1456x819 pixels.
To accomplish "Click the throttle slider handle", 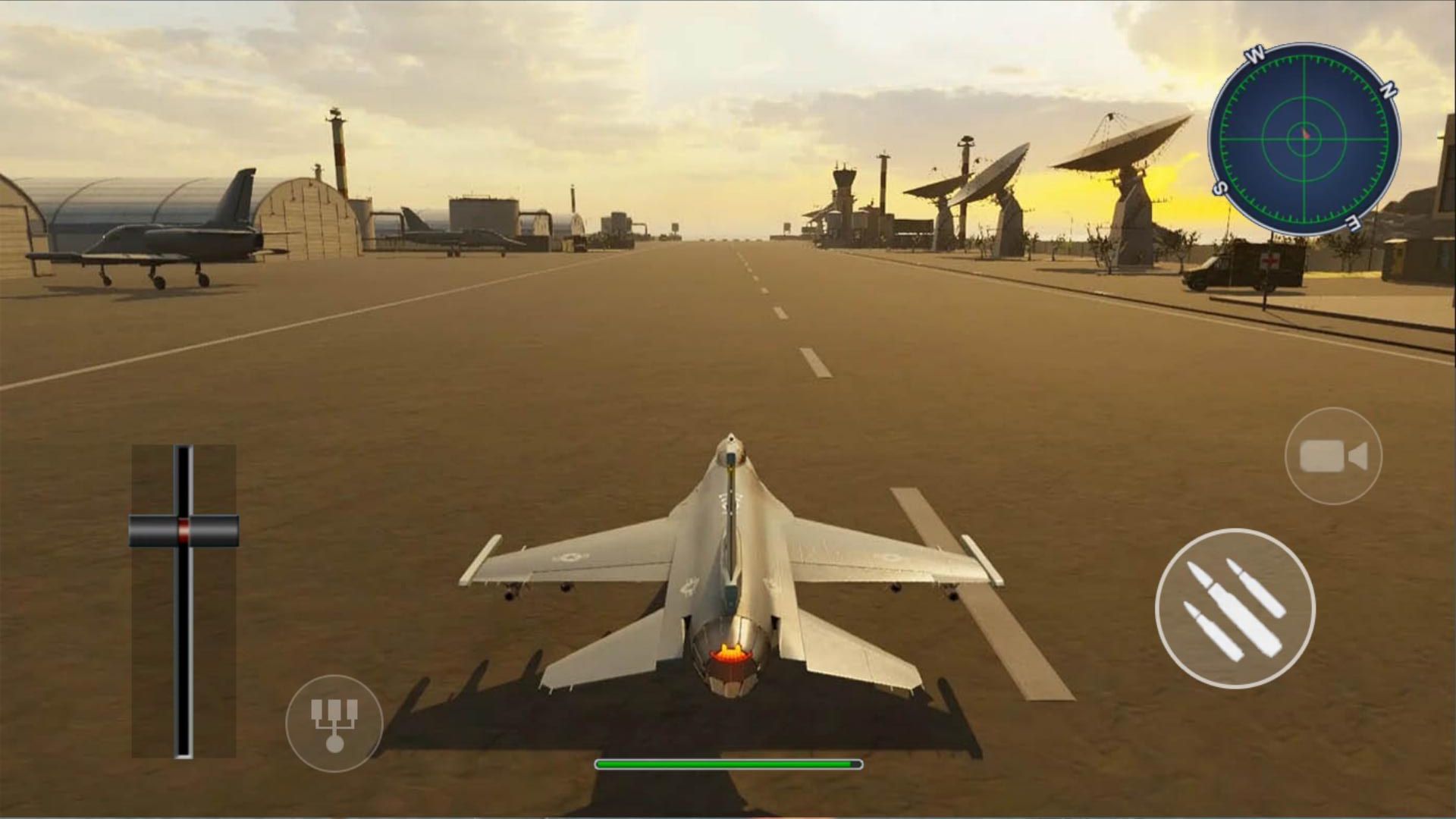I will coord(183,531).
